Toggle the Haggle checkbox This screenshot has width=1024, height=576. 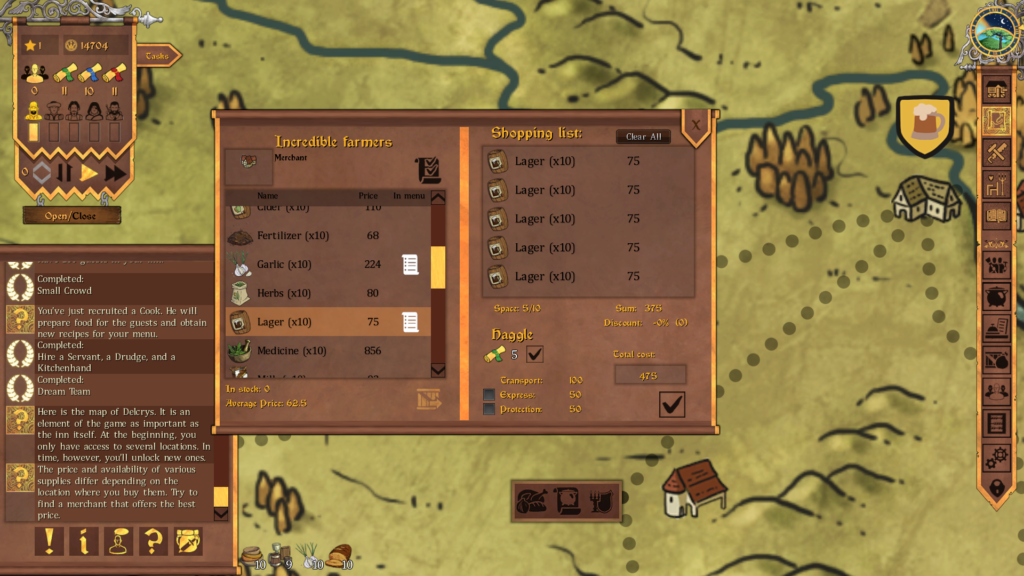coord(535,354)
